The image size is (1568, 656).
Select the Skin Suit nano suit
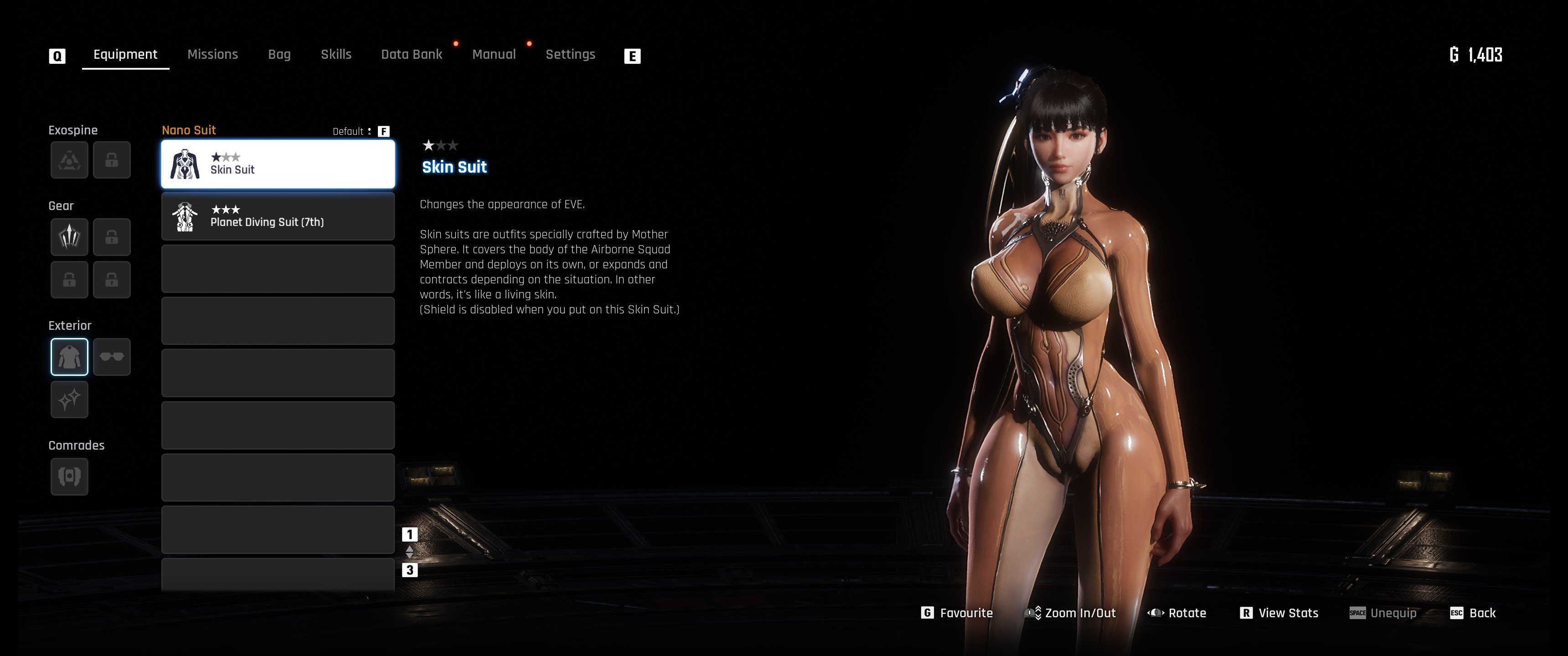click(278, 164)
